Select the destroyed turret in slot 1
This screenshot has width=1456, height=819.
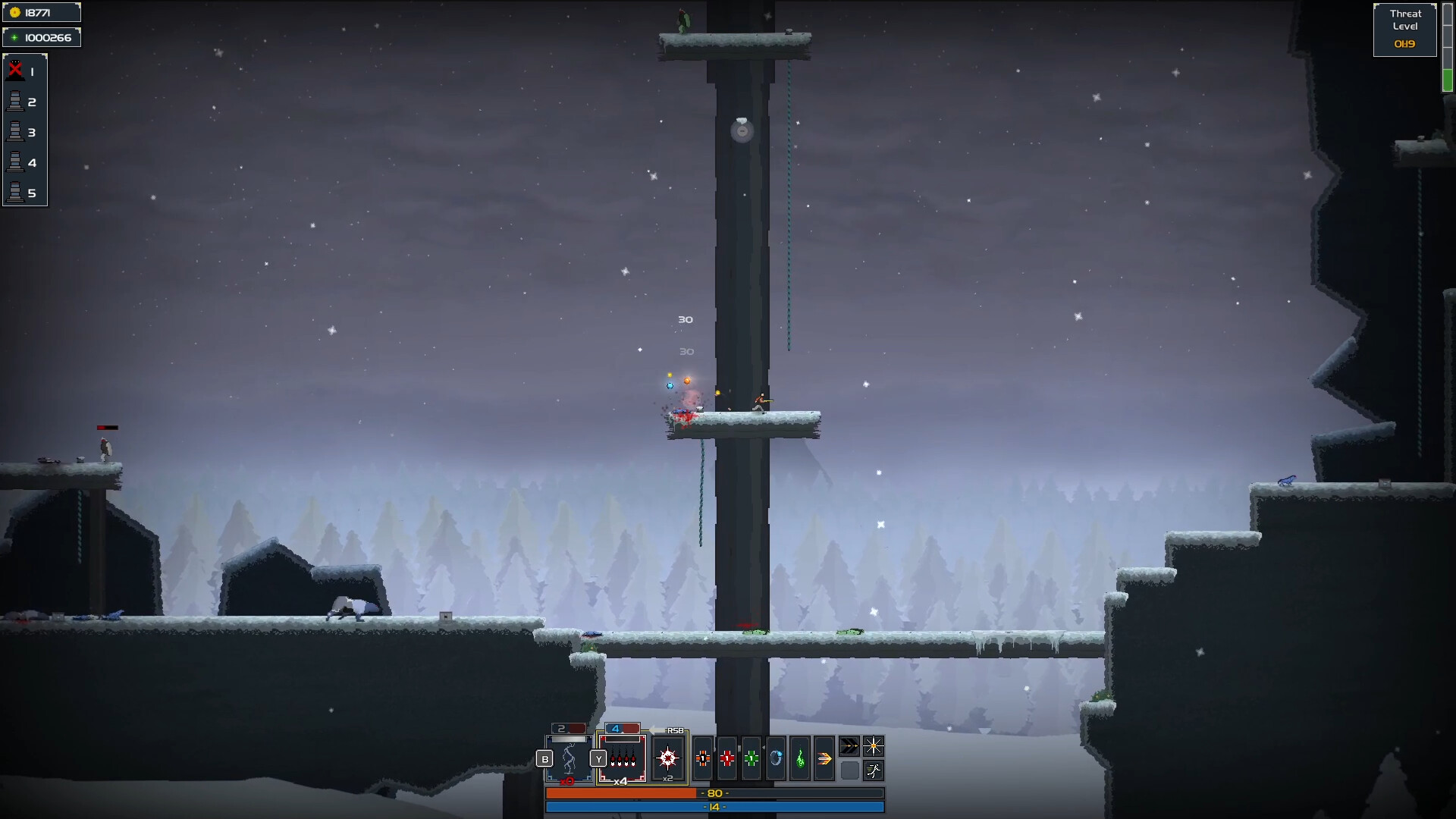click(x=19, y=71)
